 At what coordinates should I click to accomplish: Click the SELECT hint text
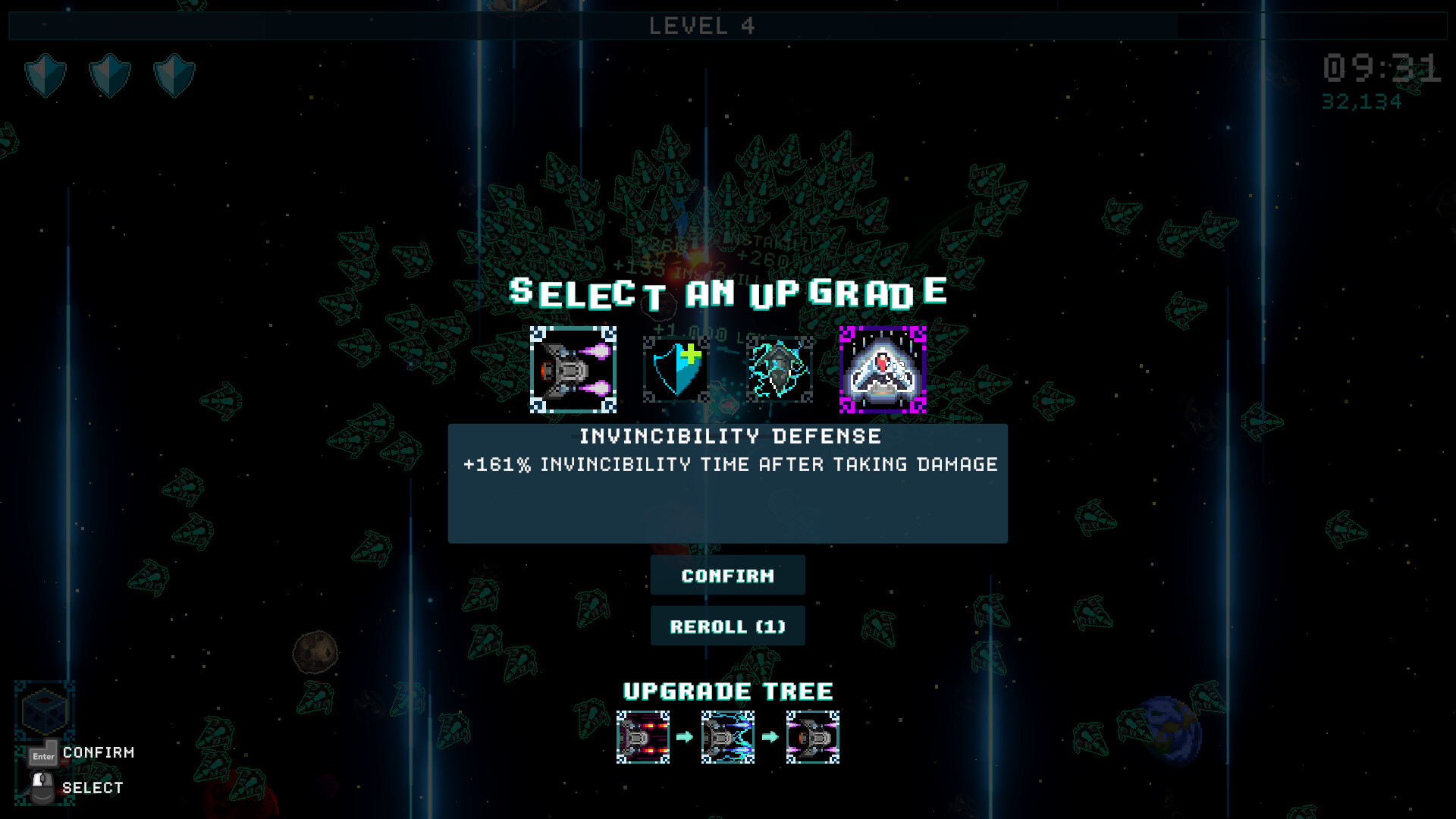tap(94, 787)
